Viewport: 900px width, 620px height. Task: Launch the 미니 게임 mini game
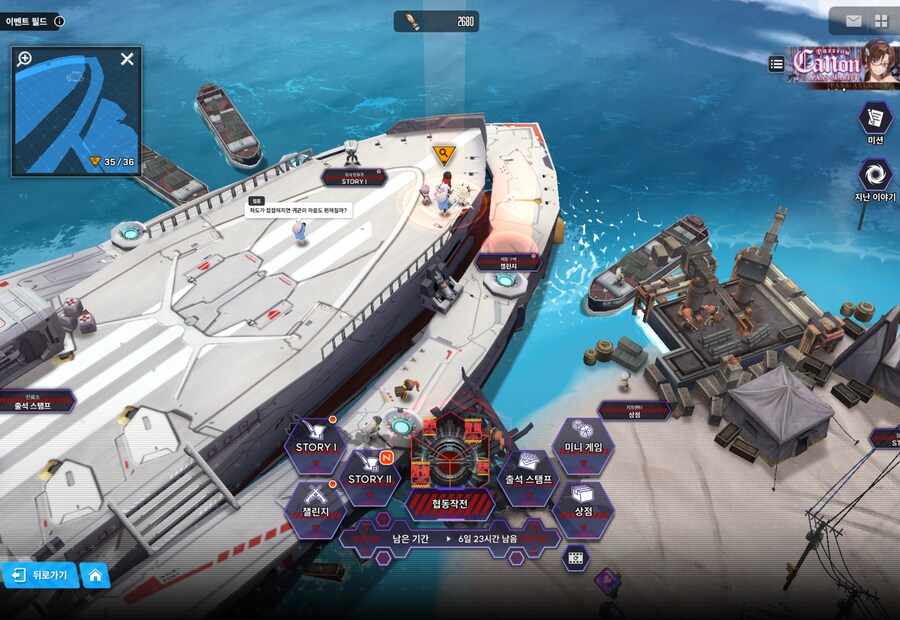click(x=582, y=445)
